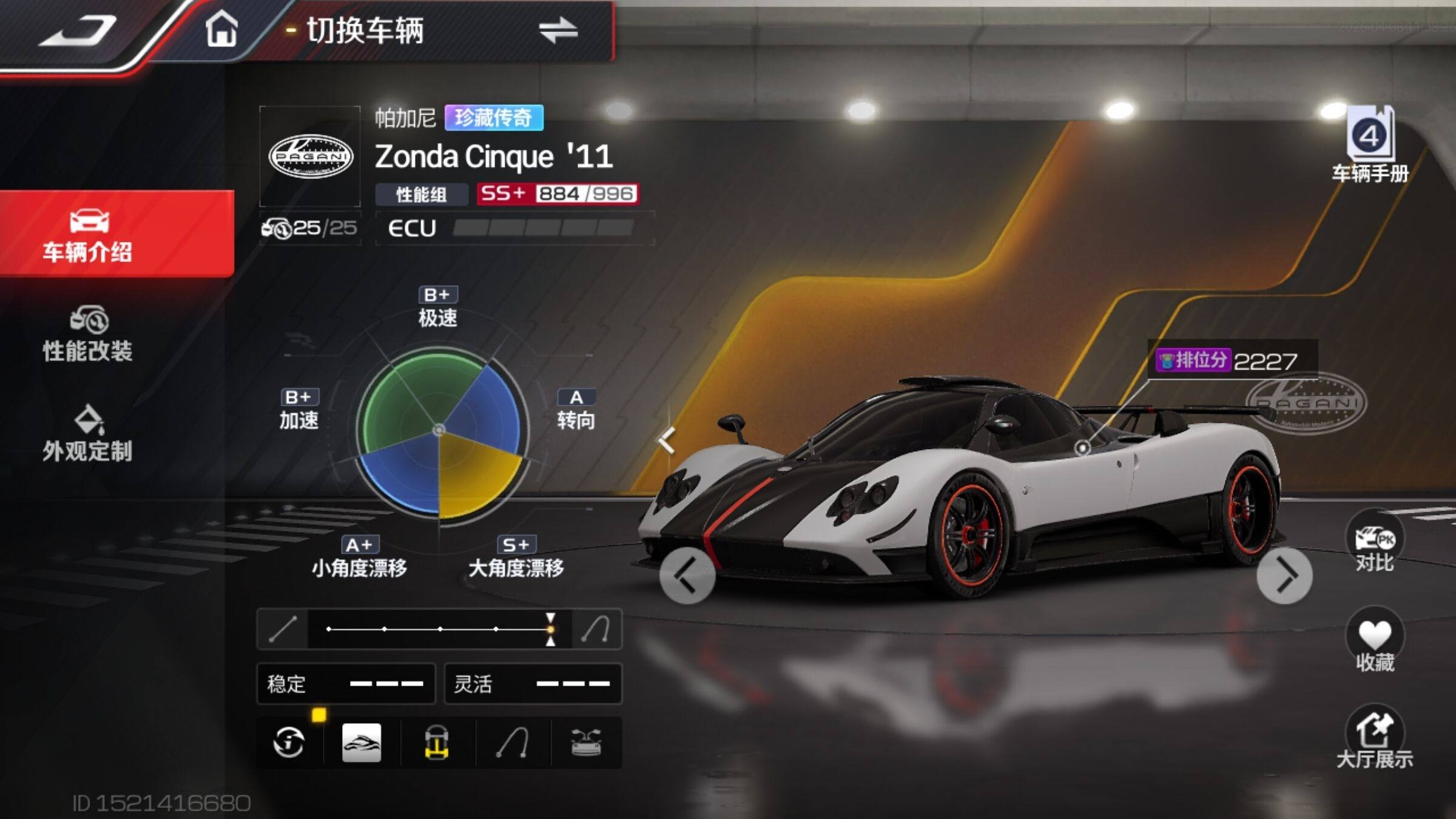Image resolution: width=1456 pixels, height=819 pixels.
Task: Open the 车辆手册 vehicle manual
Action: click(1370, 146)
